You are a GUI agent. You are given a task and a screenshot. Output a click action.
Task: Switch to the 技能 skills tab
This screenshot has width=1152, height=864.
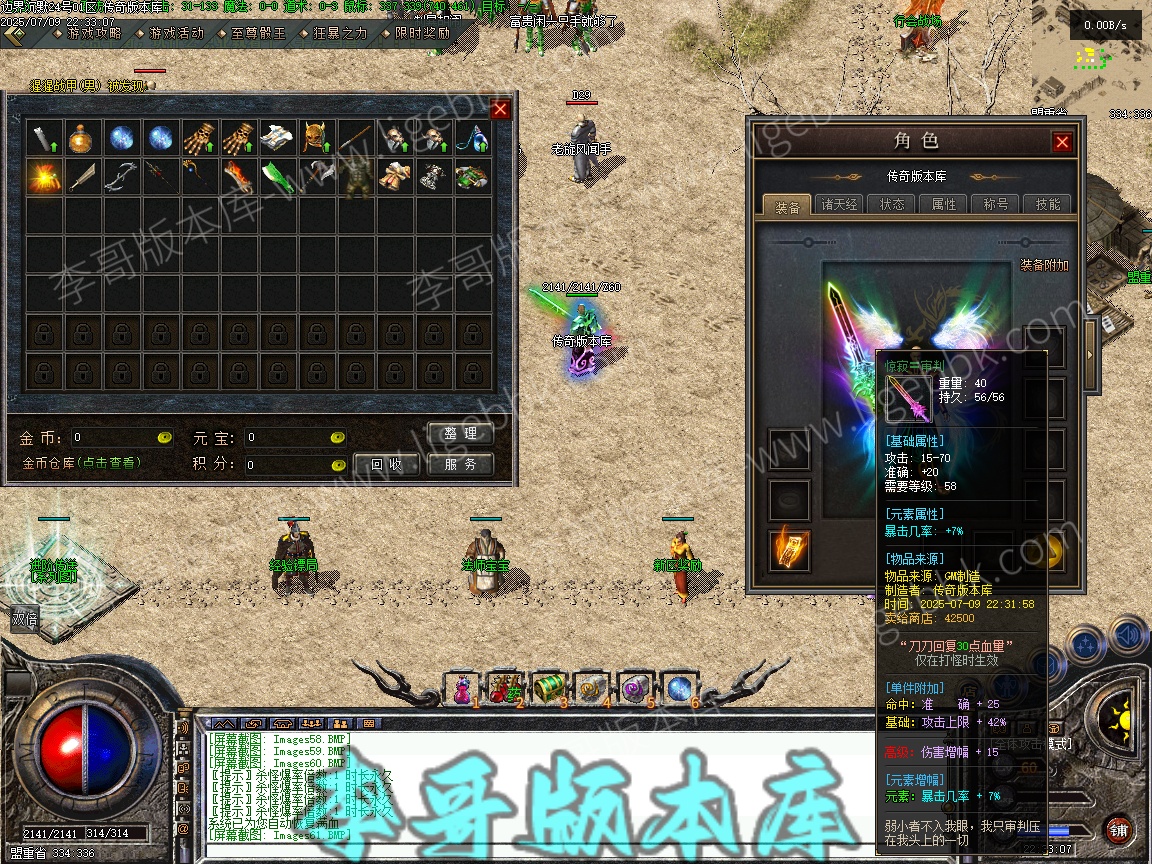[x=1048, y=205]
